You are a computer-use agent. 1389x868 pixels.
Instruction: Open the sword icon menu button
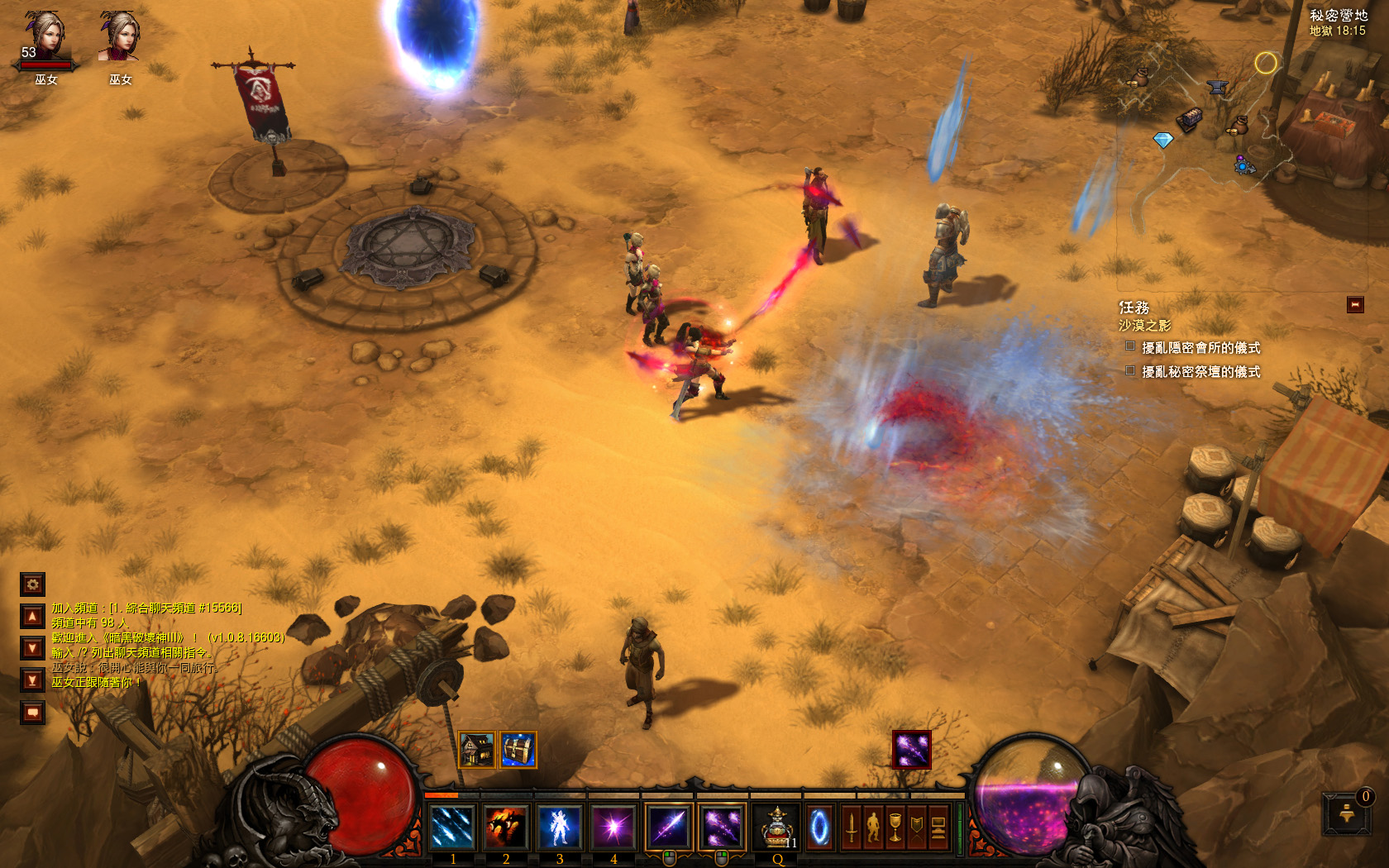[852, 826]
